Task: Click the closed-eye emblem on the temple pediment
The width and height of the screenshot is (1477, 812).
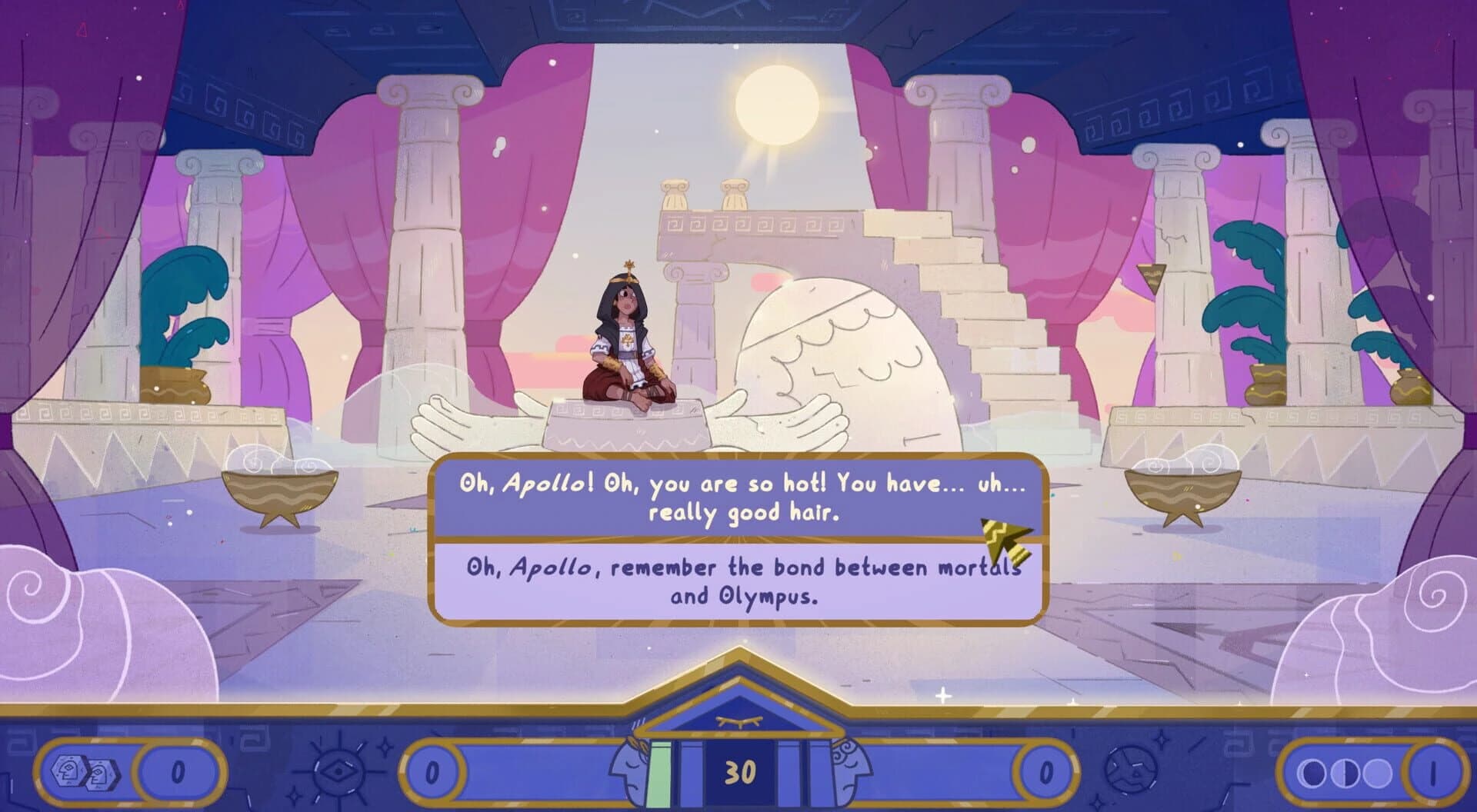Action: click(x=739, y=721)
